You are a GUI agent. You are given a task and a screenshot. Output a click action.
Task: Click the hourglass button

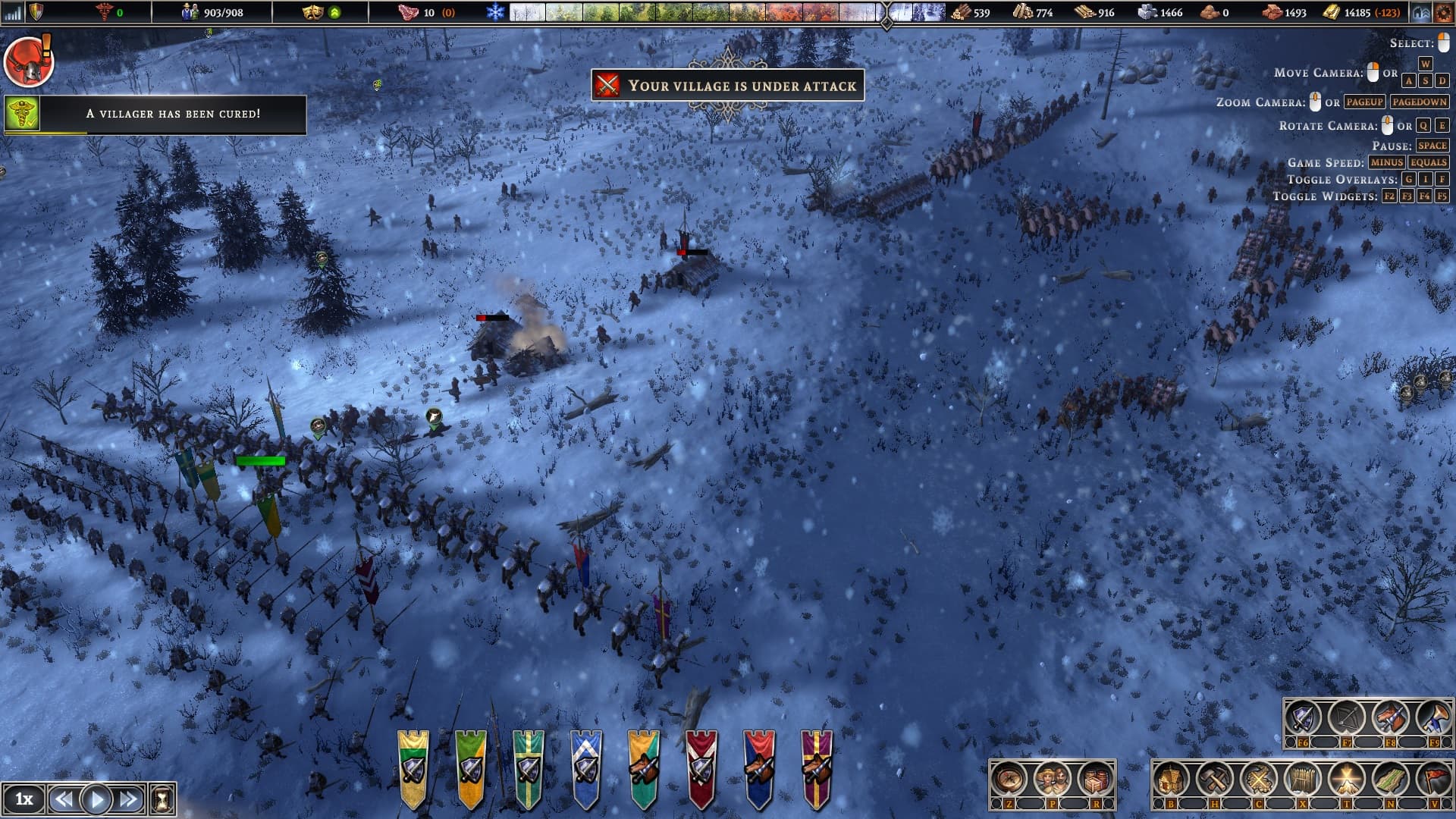(162, 799)
